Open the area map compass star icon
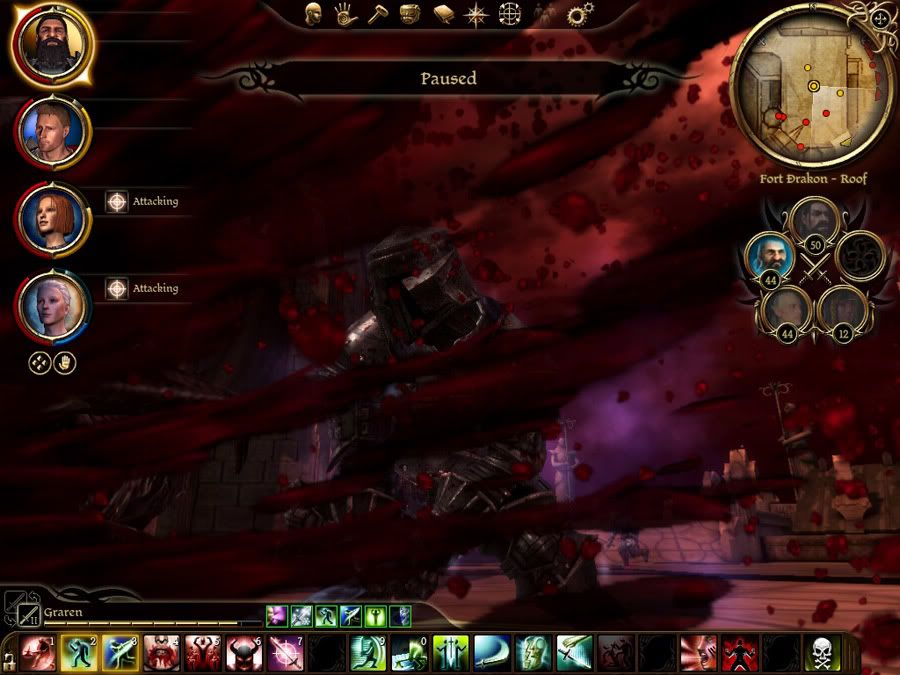 click(x=477, y=15)
